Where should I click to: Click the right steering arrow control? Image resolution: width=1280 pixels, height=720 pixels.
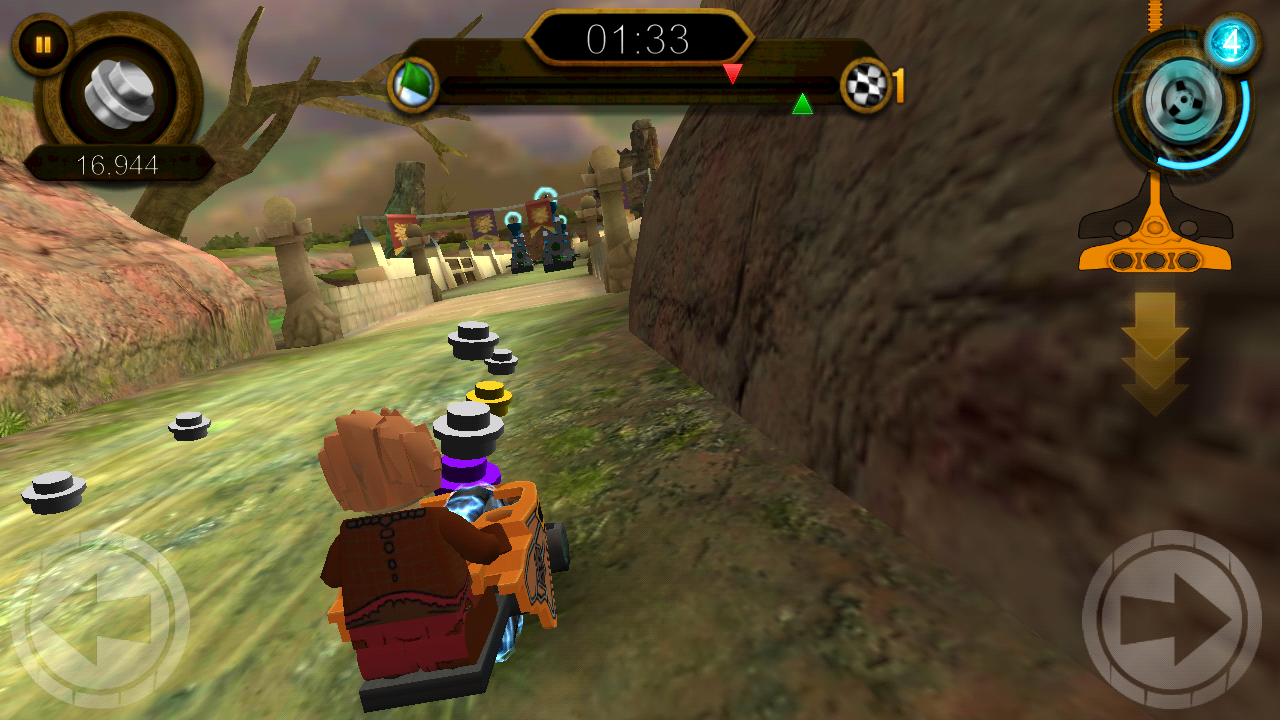1172,618
